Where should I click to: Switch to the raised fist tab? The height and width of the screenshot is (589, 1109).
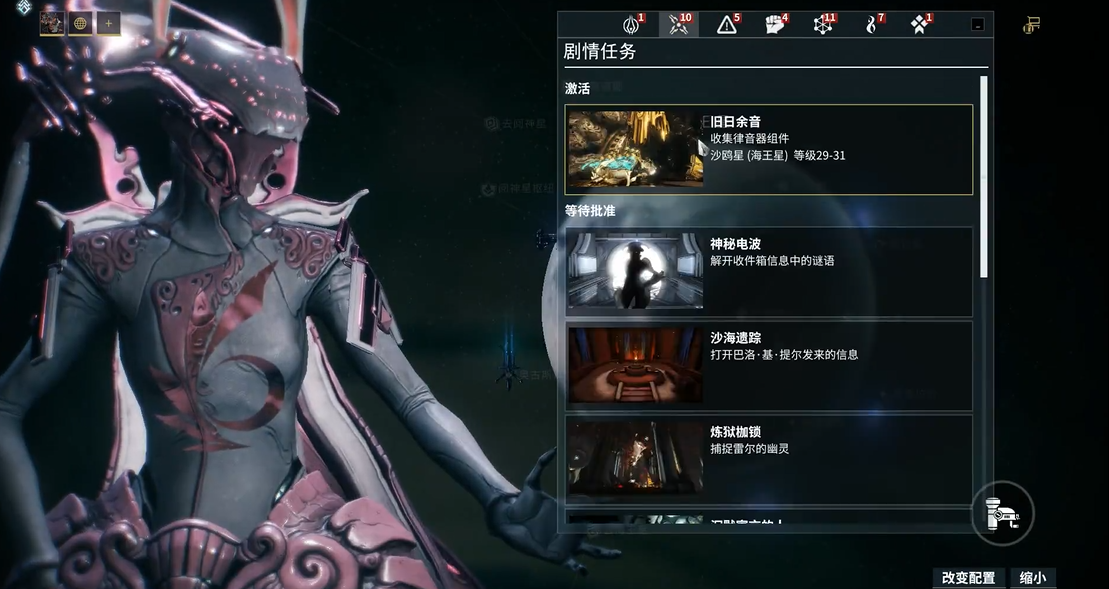pyautogui.click(x=775, y=25)
